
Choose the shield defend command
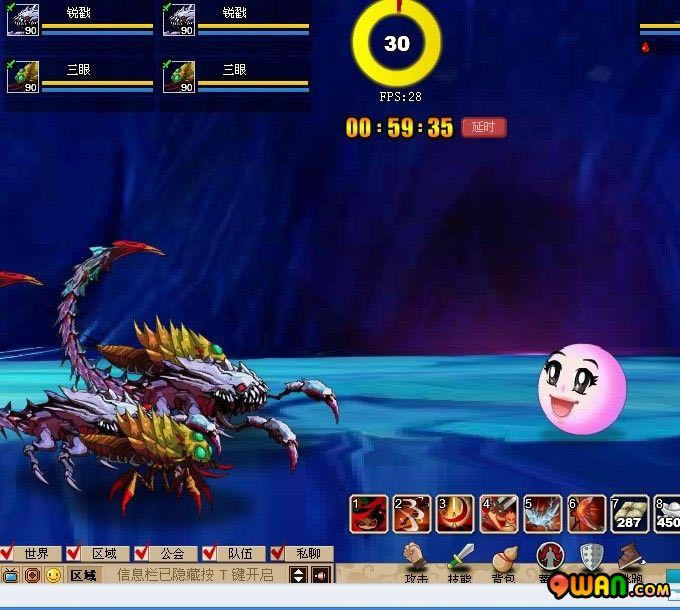click(x=592, y=557)
